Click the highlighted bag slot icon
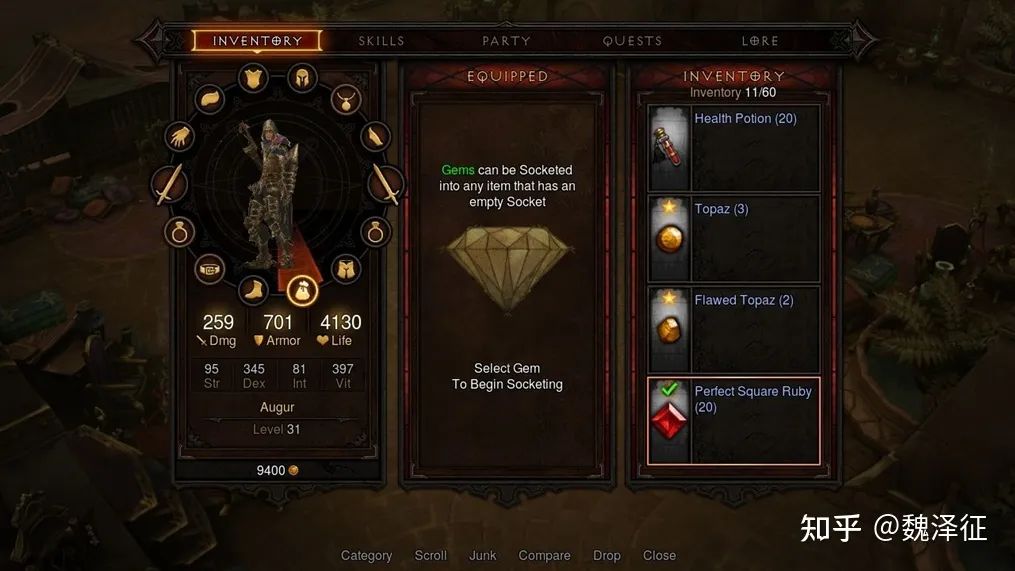Image resolution: width=1015 pixels, height=571 pixels. pos(301,291)
